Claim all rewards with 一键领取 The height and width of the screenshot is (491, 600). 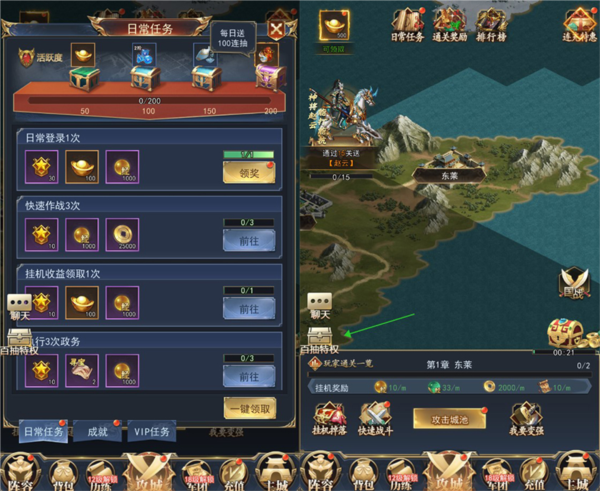click(x=249, y=407)
